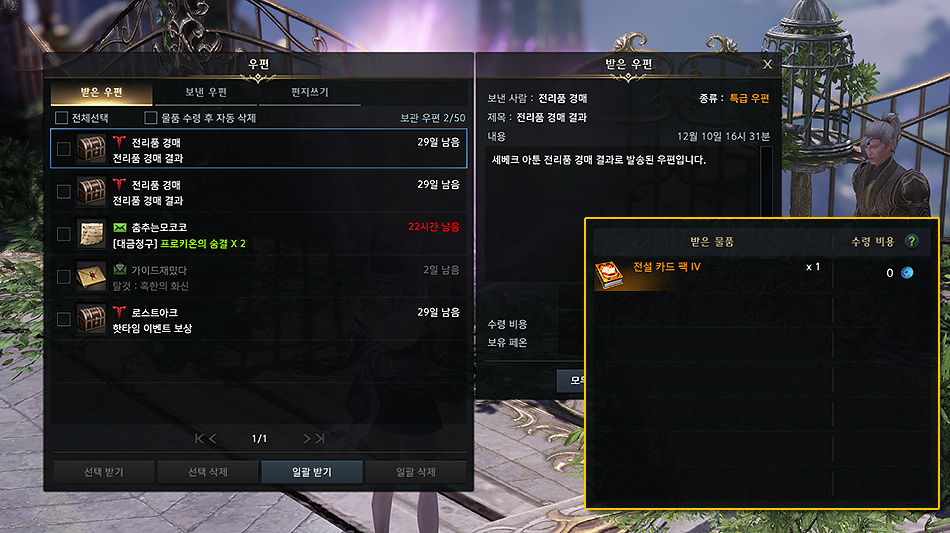This screenshot has height=533, width=950.
Task: Enable 물품 수령 후 자동 삭제 checkbox
Action: 152,118
